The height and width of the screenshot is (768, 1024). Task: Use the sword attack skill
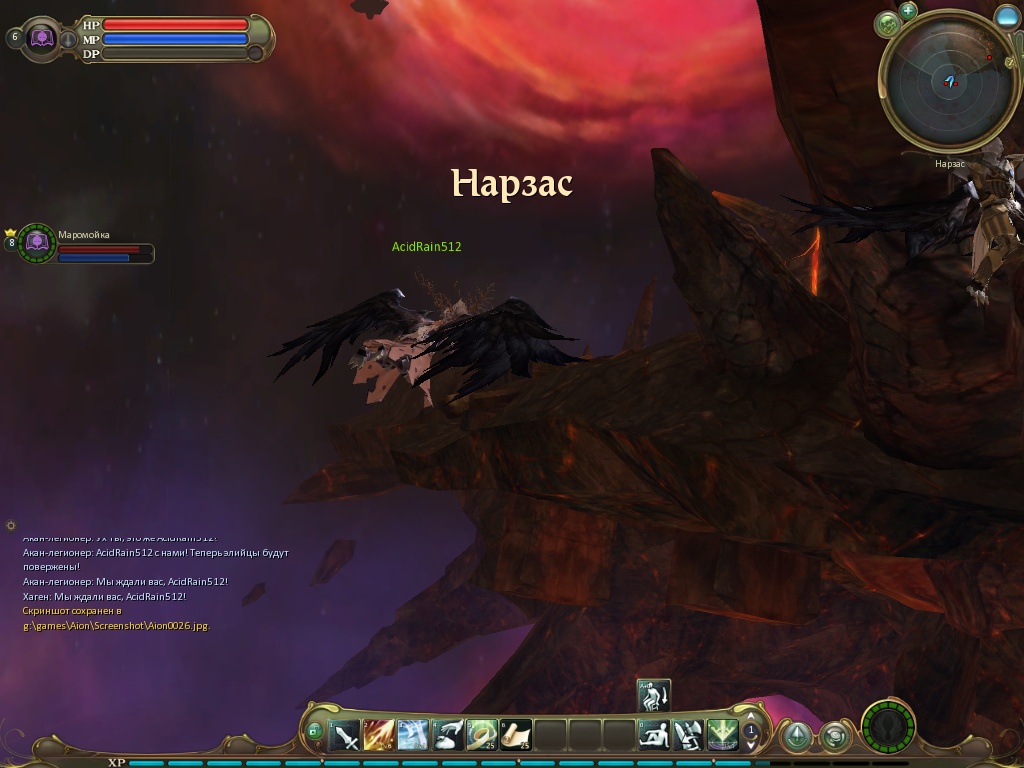[345, 736]
